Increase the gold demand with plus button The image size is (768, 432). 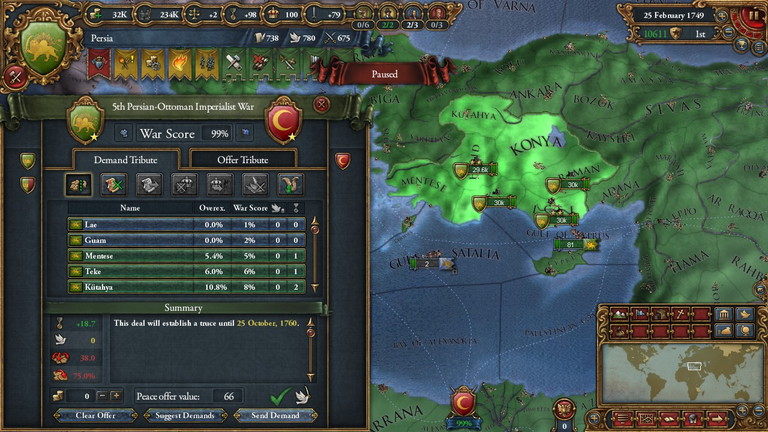point(116,396)
